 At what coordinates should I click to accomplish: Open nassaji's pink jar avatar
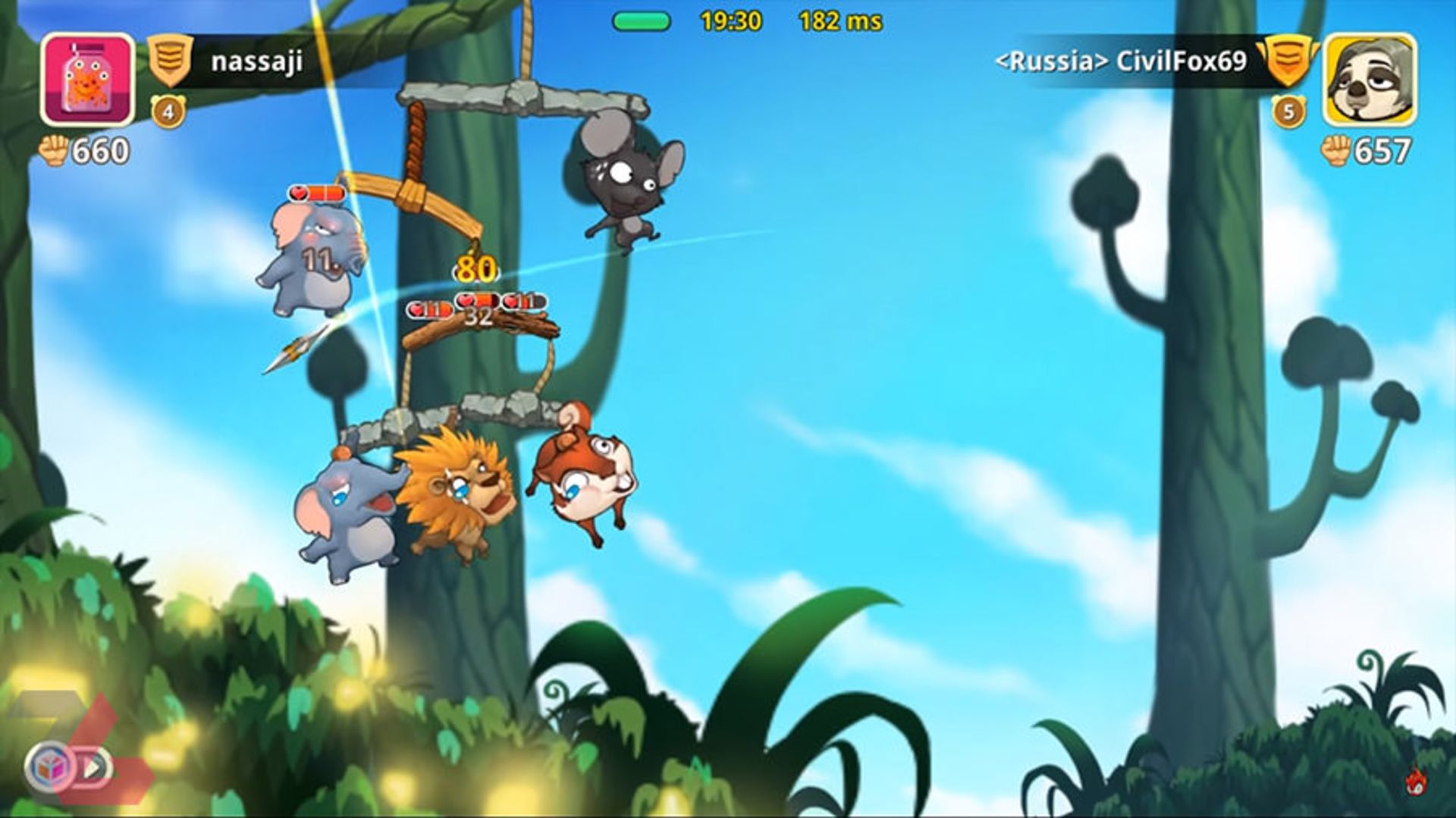tap(87, 79)
